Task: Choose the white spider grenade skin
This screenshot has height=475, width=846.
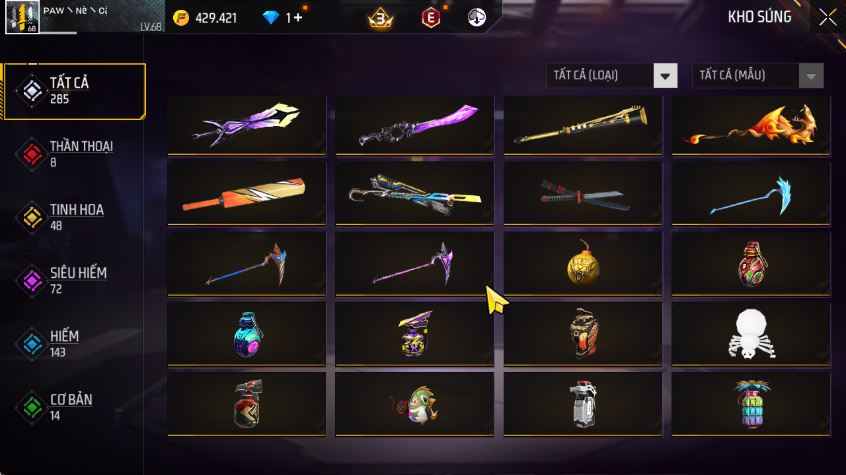Action: pos(750,333)
